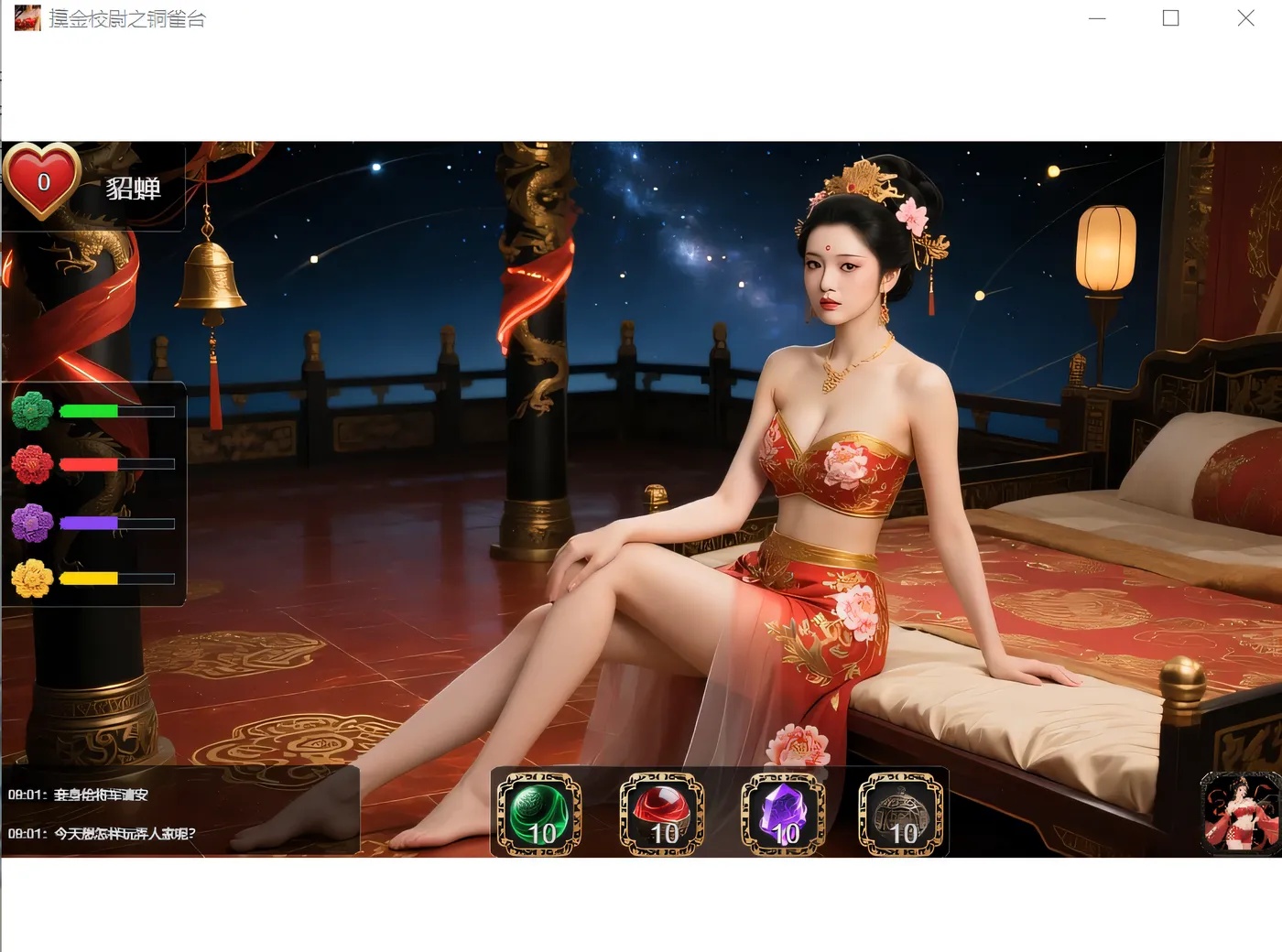Screen dimensions: 1282x952
Task: Click the heart affection icon showing 0
Action: click(42, 181)
